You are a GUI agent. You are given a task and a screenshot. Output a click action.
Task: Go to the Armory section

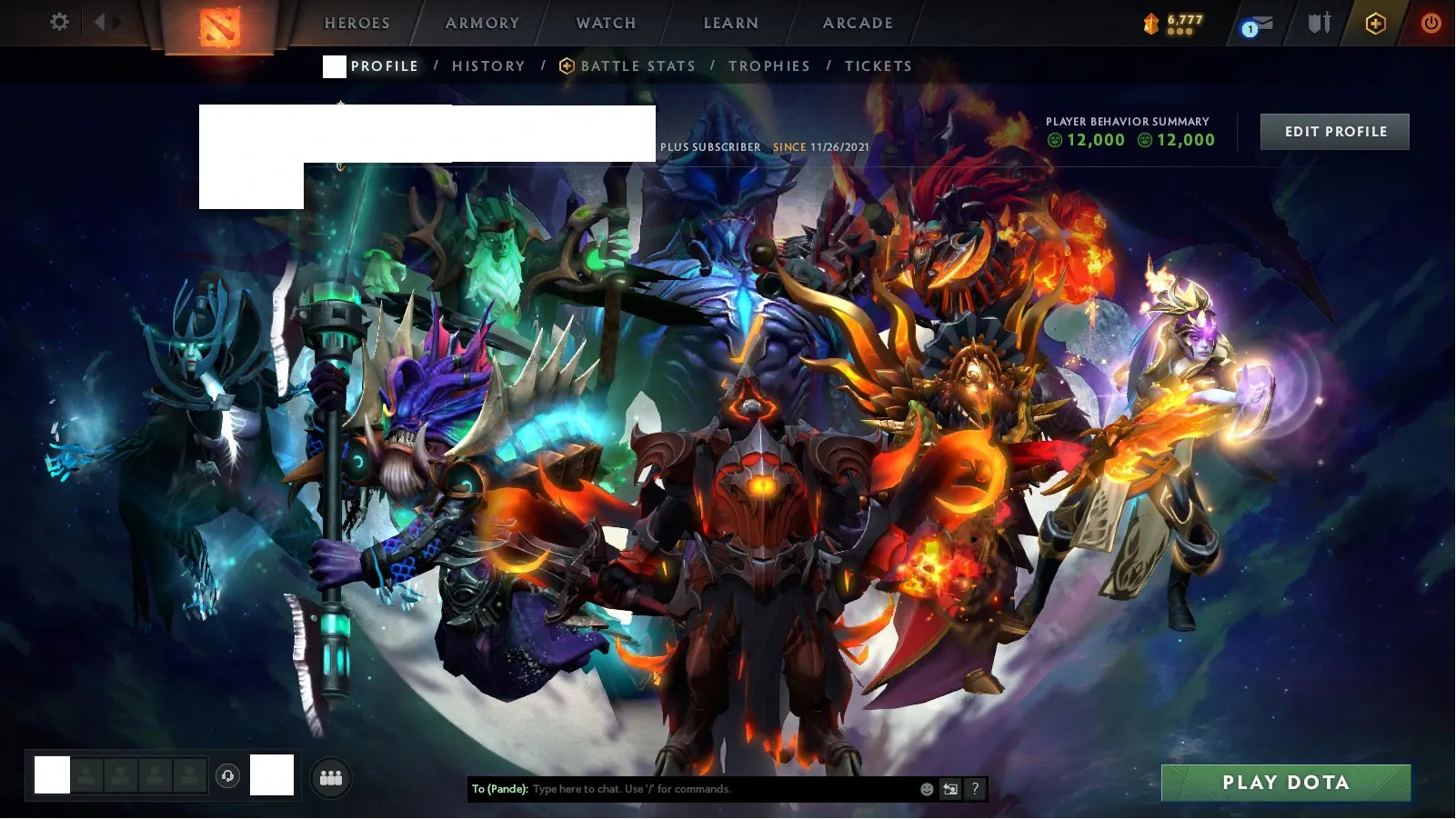(x=482, y=24)
